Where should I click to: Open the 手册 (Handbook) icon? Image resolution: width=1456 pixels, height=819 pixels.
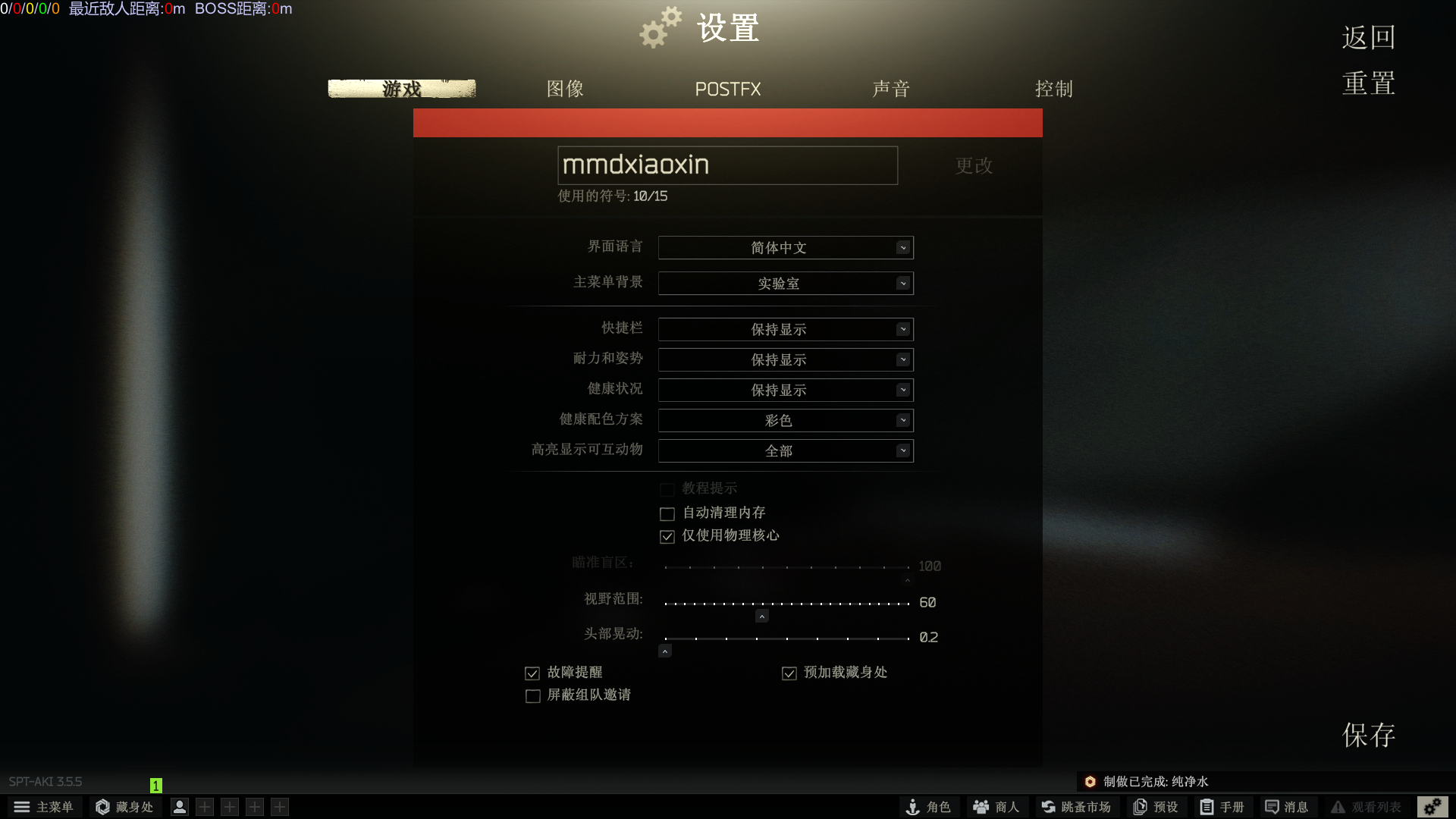(x=1222, y=807)
